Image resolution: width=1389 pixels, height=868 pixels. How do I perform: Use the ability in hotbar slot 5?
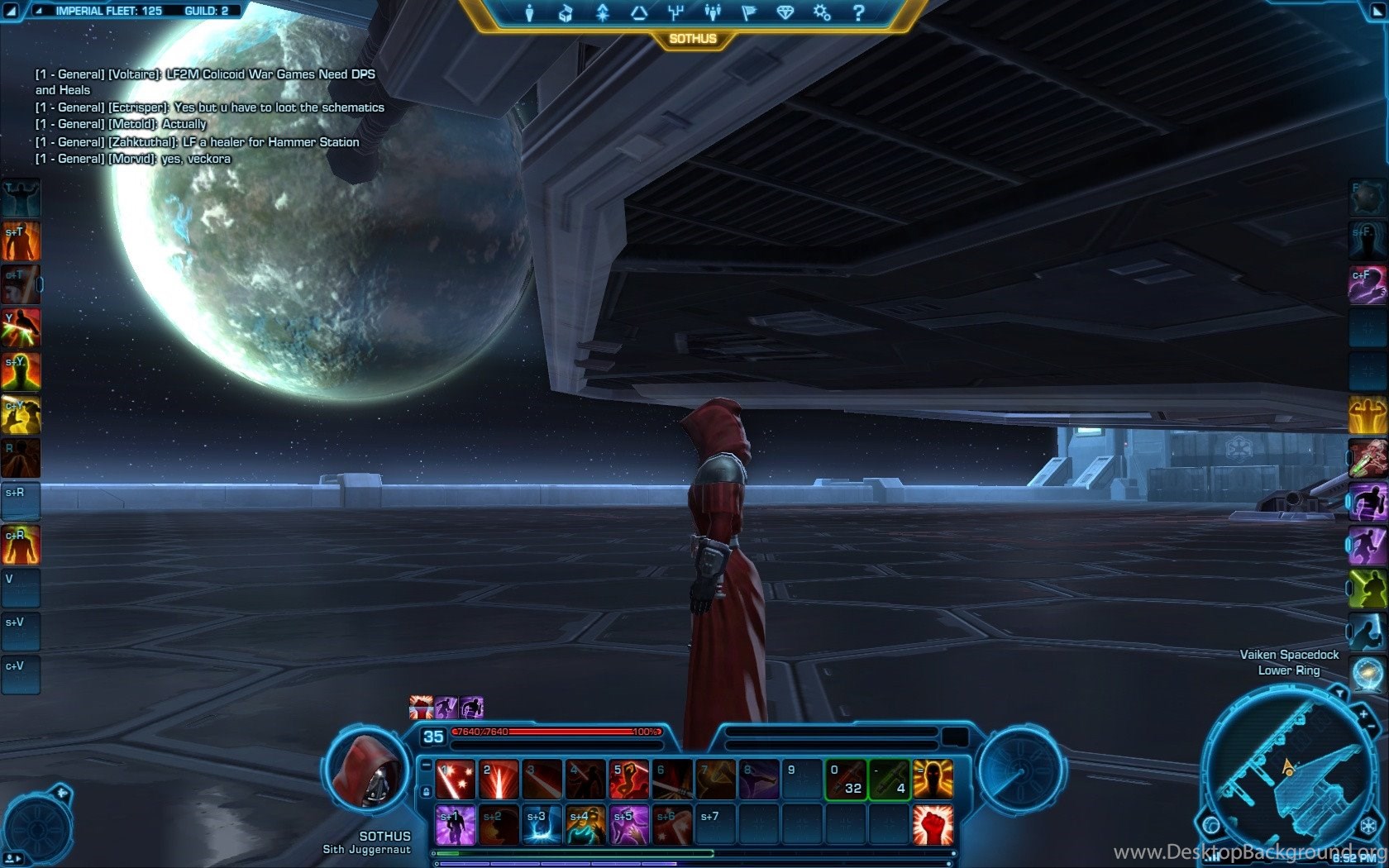(x=628, y=780)
